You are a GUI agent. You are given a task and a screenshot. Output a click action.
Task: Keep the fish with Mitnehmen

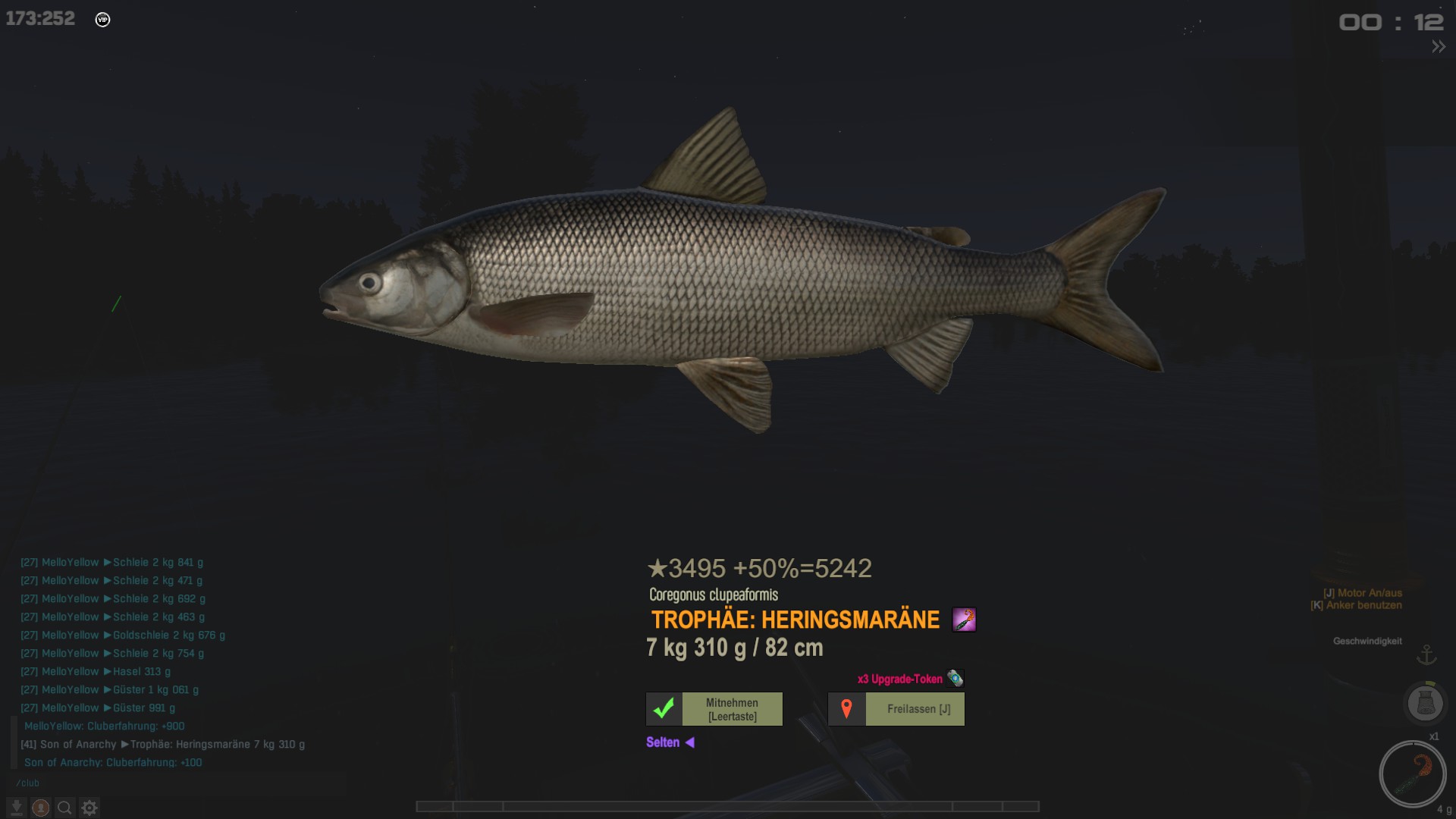pos(714,709)
